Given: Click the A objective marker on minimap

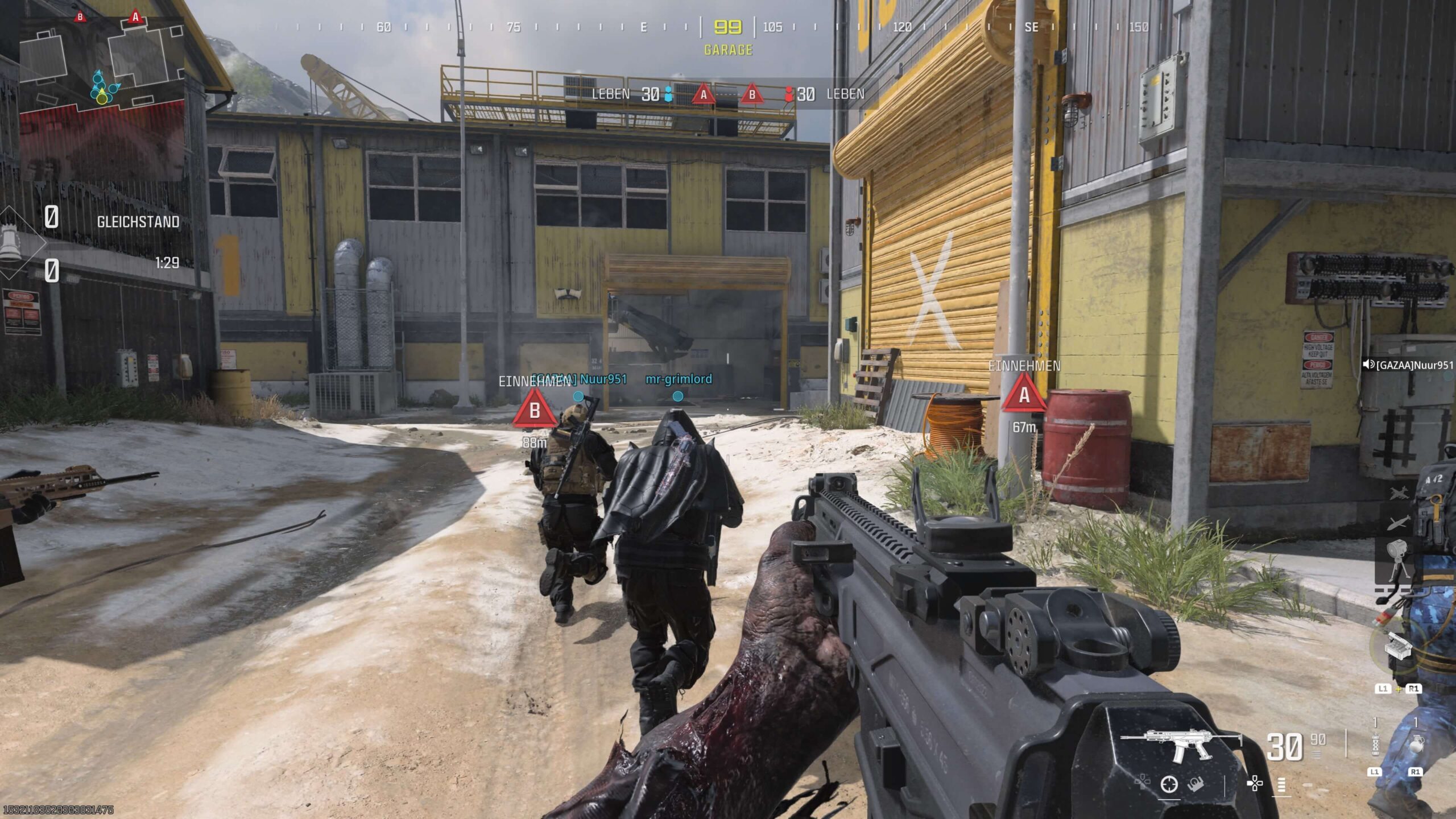Looking at the screenshot, I should tap(135, 17).
